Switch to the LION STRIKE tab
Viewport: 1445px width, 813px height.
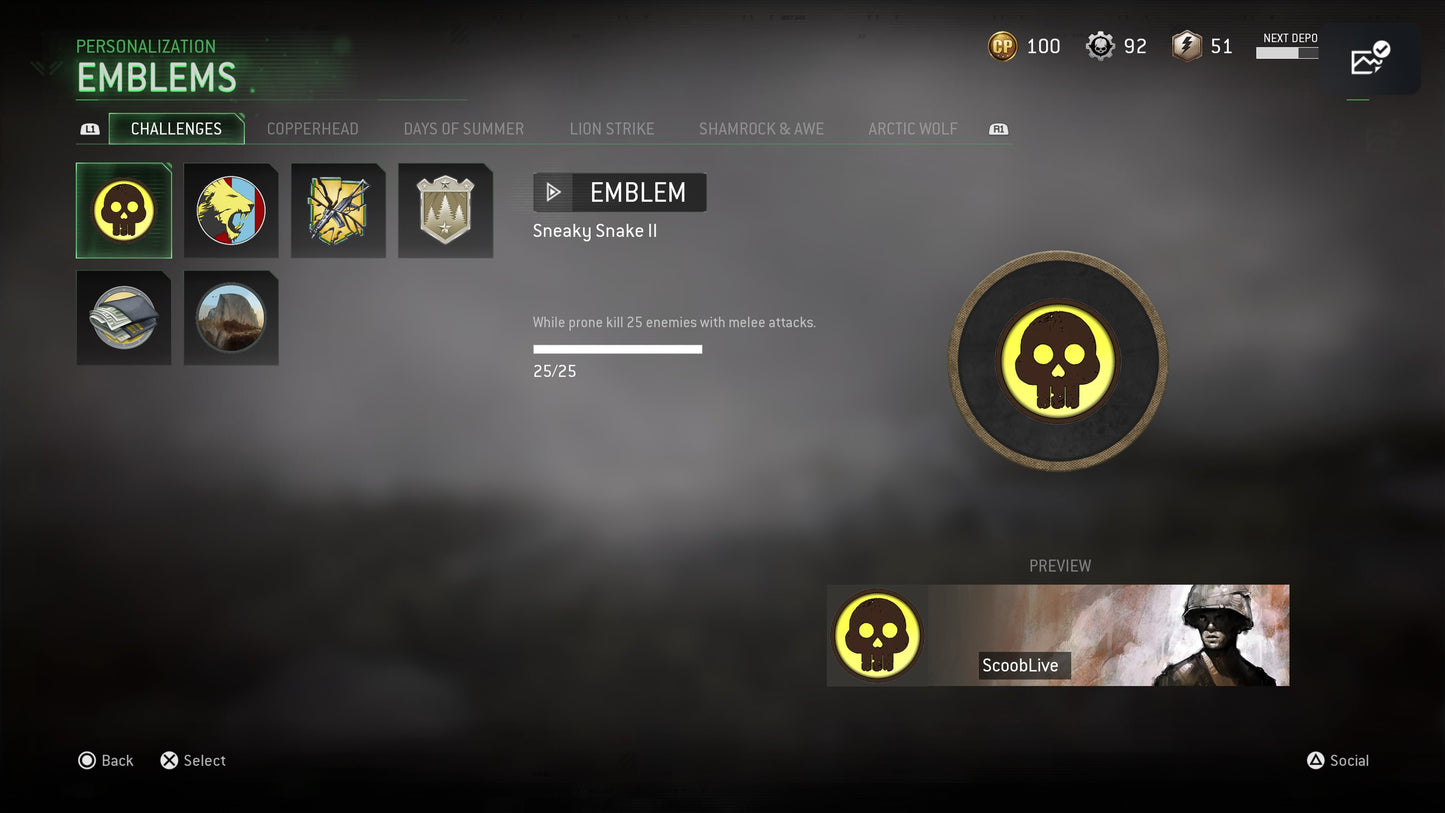[612, 128]
